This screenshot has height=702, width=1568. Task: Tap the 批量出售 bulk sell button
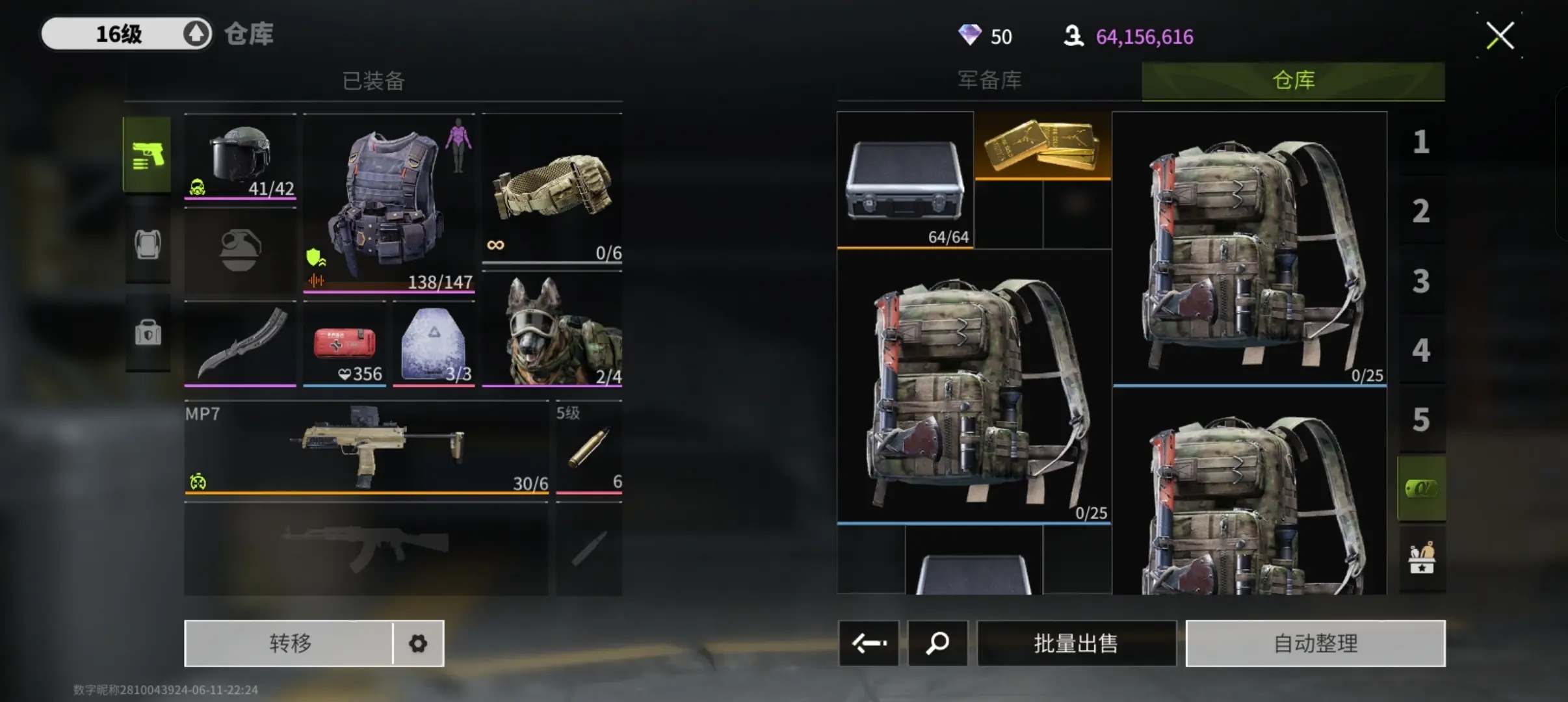click(1076, 643)
